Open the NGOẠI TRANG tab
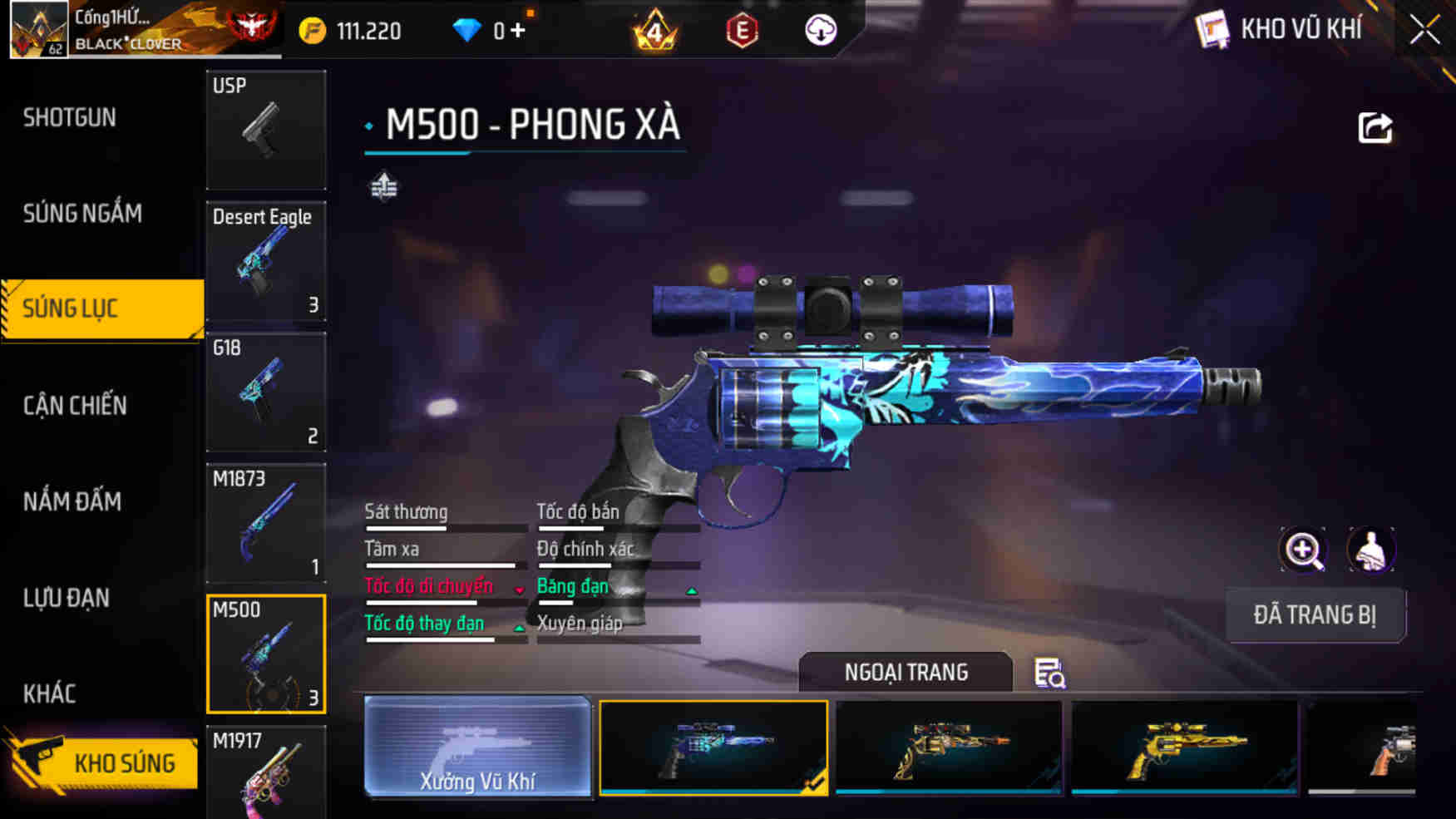Viewport: 1456px width, 819px height. click(x=906, y=672)
